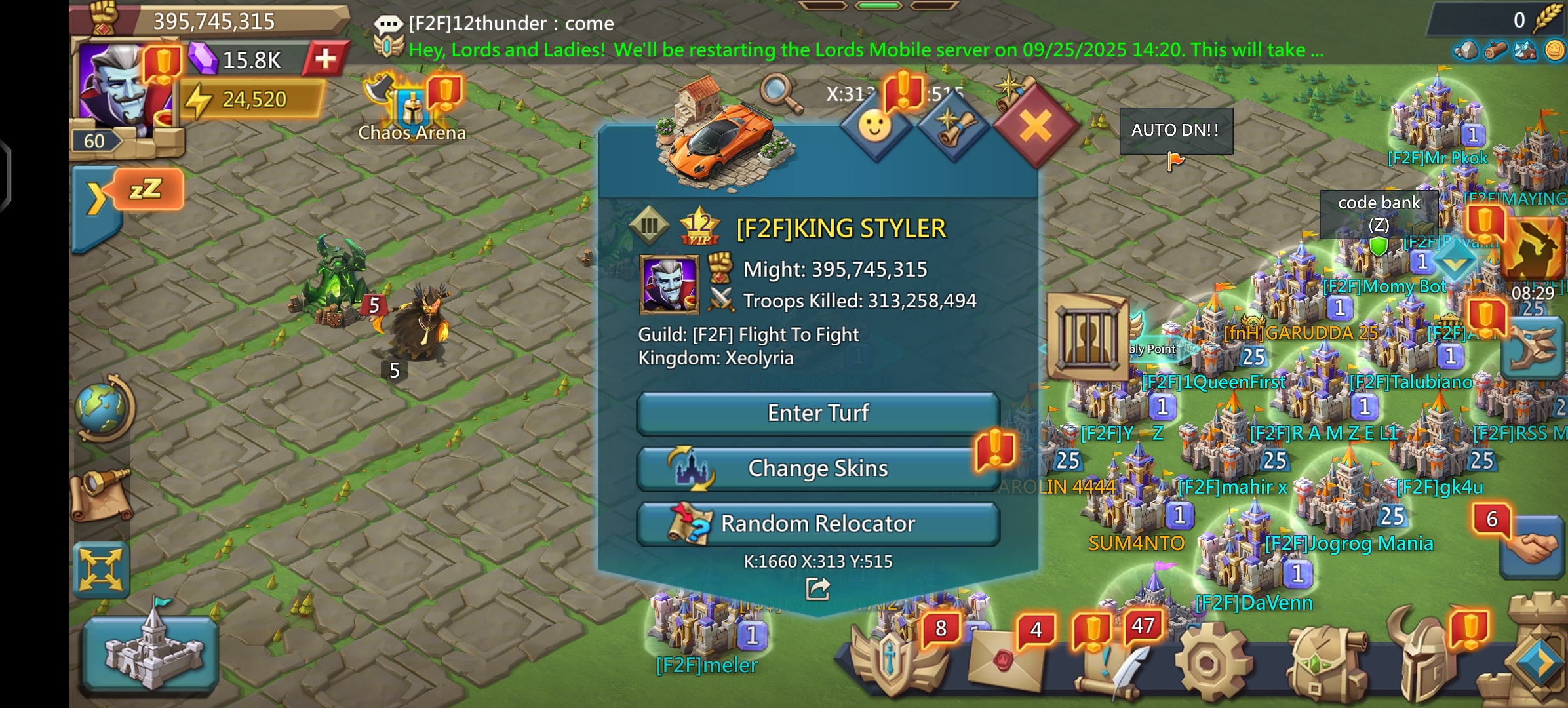Open the smiley emote button
Screen dimensions: 1568x708
tap(875, 126)
